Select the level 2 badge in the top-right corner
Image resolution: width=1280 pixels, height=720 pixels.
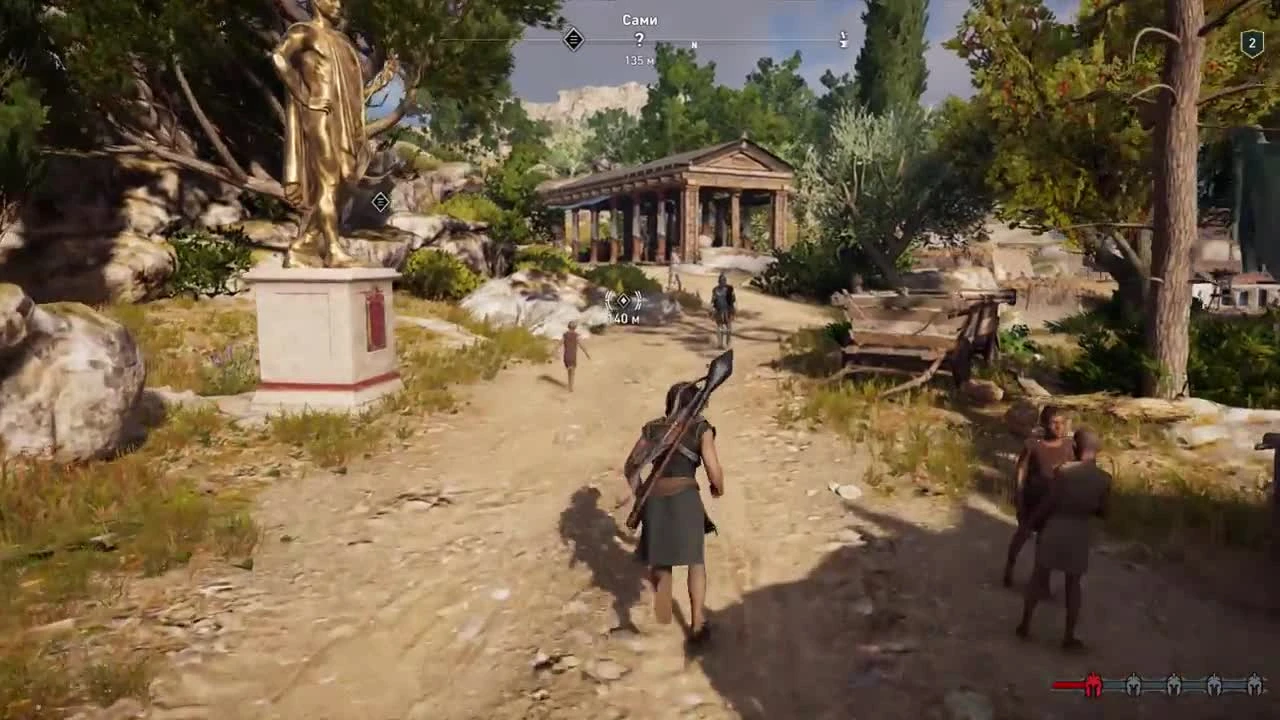pos(1253,42)
